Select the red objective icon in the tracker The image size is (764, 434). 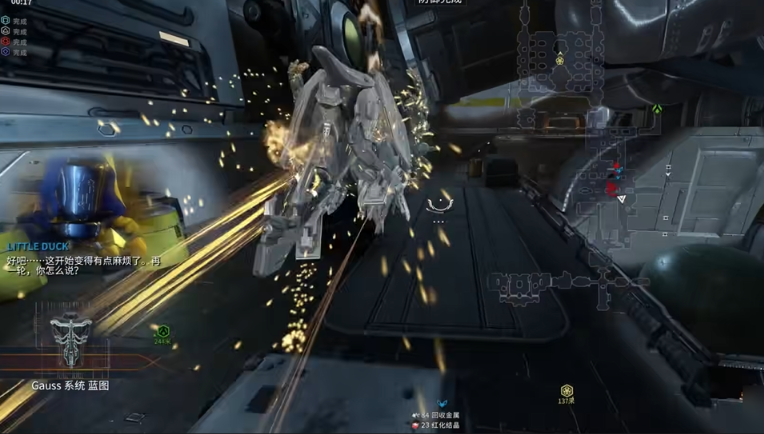(x=6, y=42)
